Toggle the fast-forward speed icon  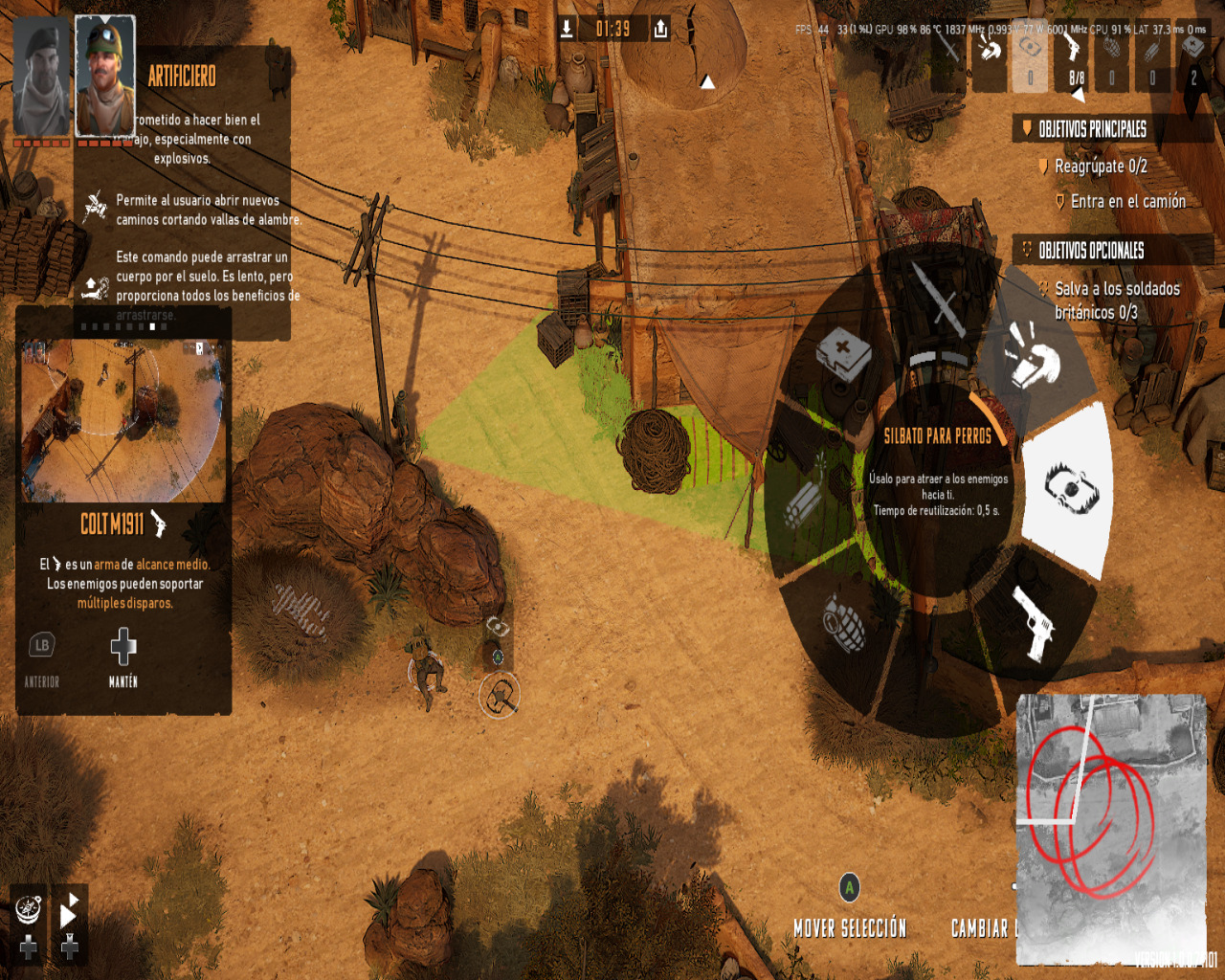pyautogui.click(x=69, y=914)
